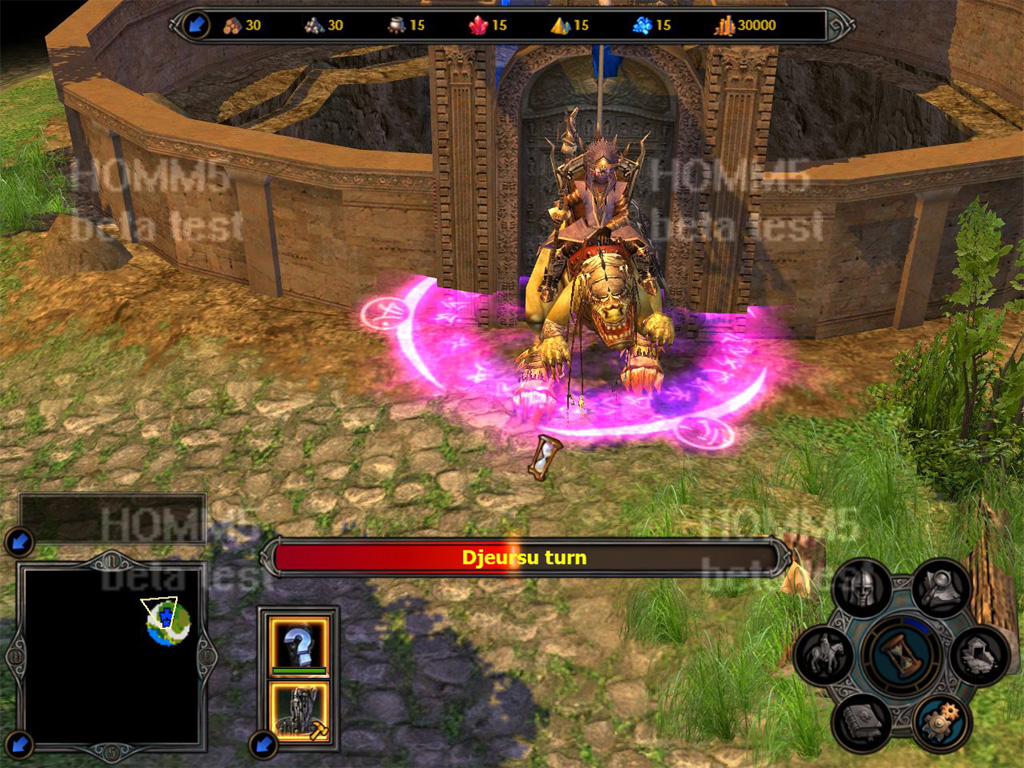
Task: Collapse the resource bar with its arrow
Action: [x=194, y=25]
